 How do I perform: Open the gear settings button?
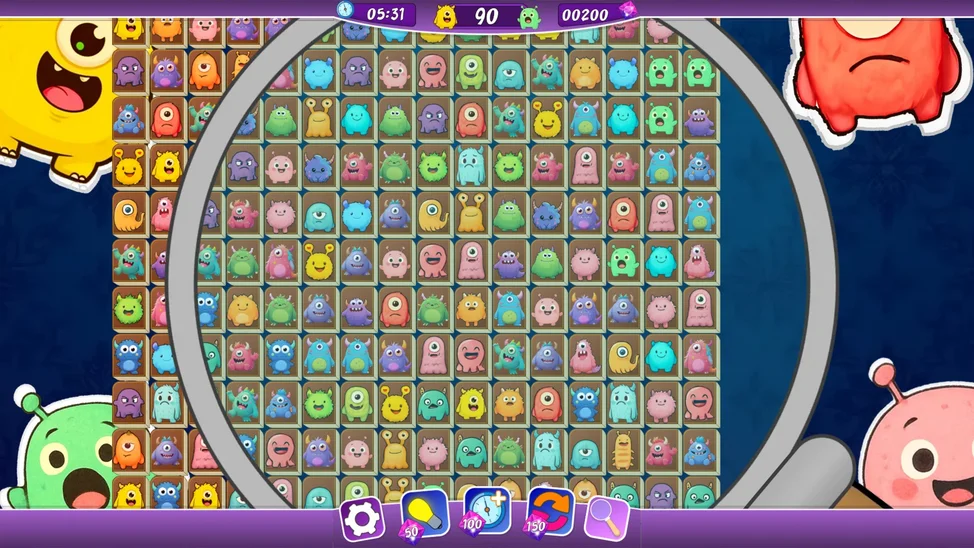pyautogui.click(x=362, y=518)
